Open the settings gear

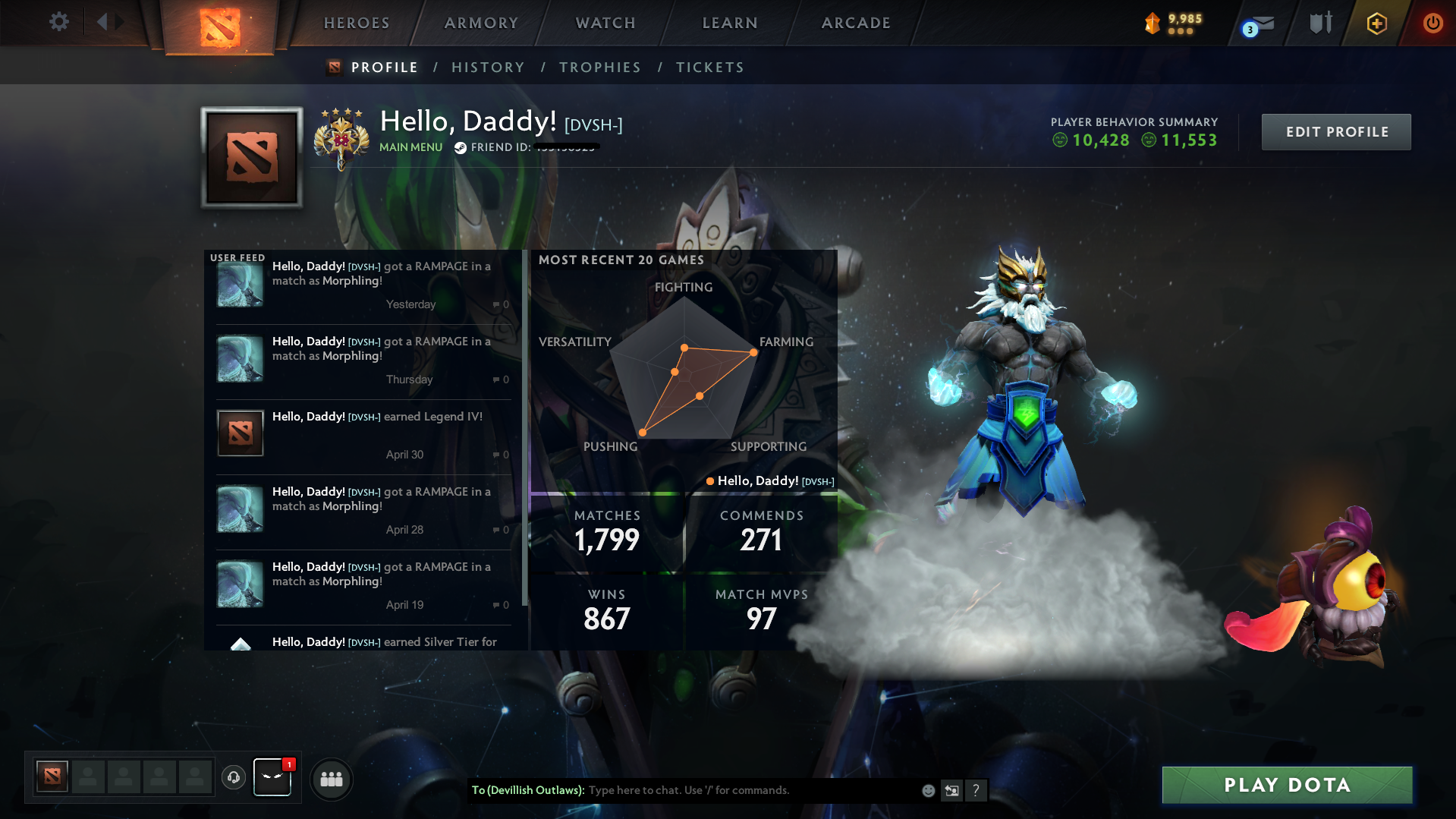[58, 23]
